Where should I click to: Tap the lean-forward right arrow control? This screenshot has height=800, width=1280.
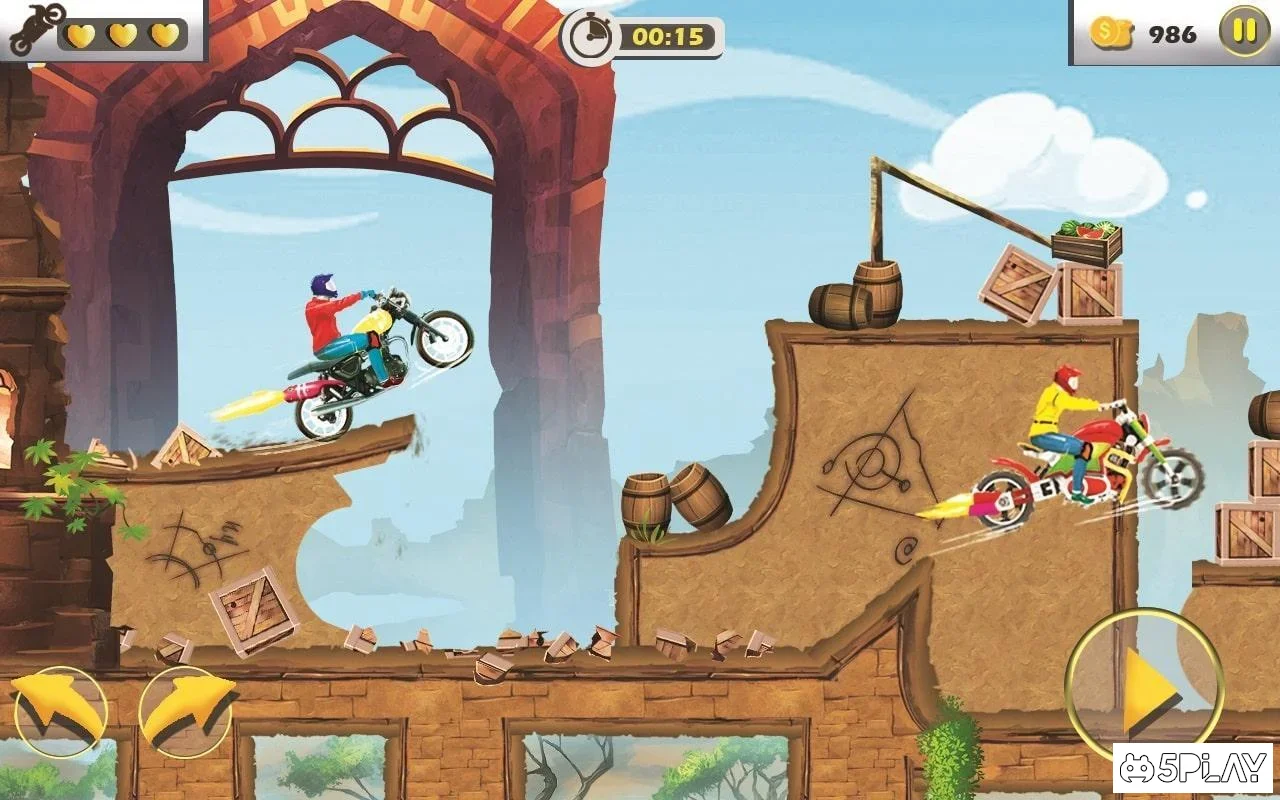click(x=186, y=711)
